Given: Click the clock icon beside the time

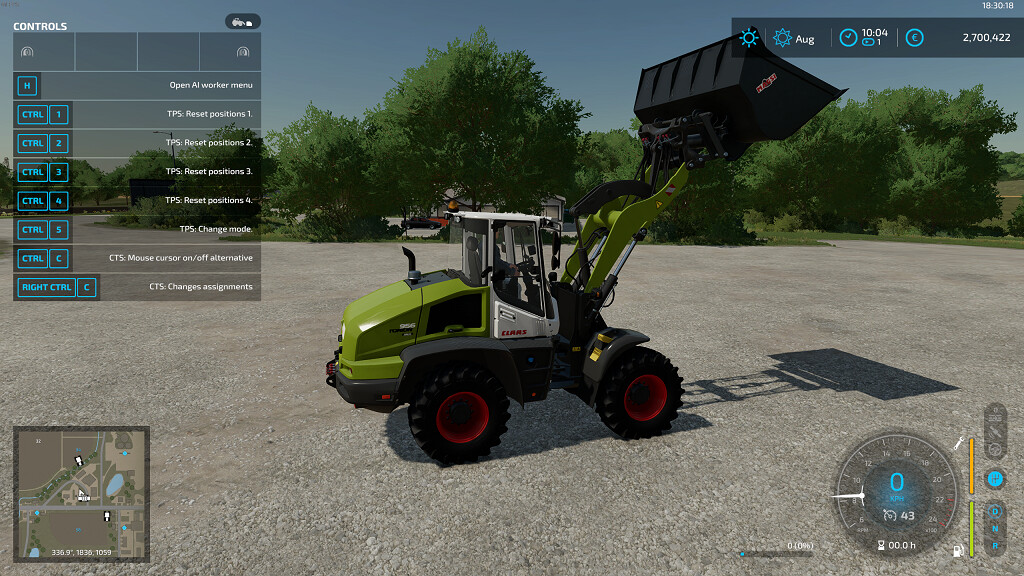Looking at the screenshot, I should click(848, 38).
